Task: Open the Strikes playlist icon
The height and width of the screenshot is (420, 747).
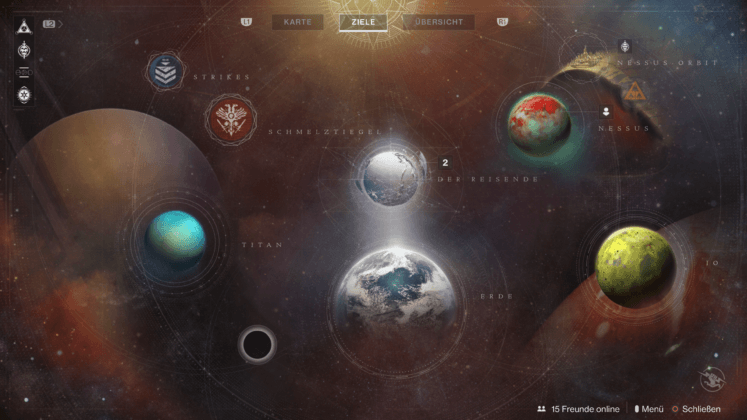Action: (x=164, y=71)
